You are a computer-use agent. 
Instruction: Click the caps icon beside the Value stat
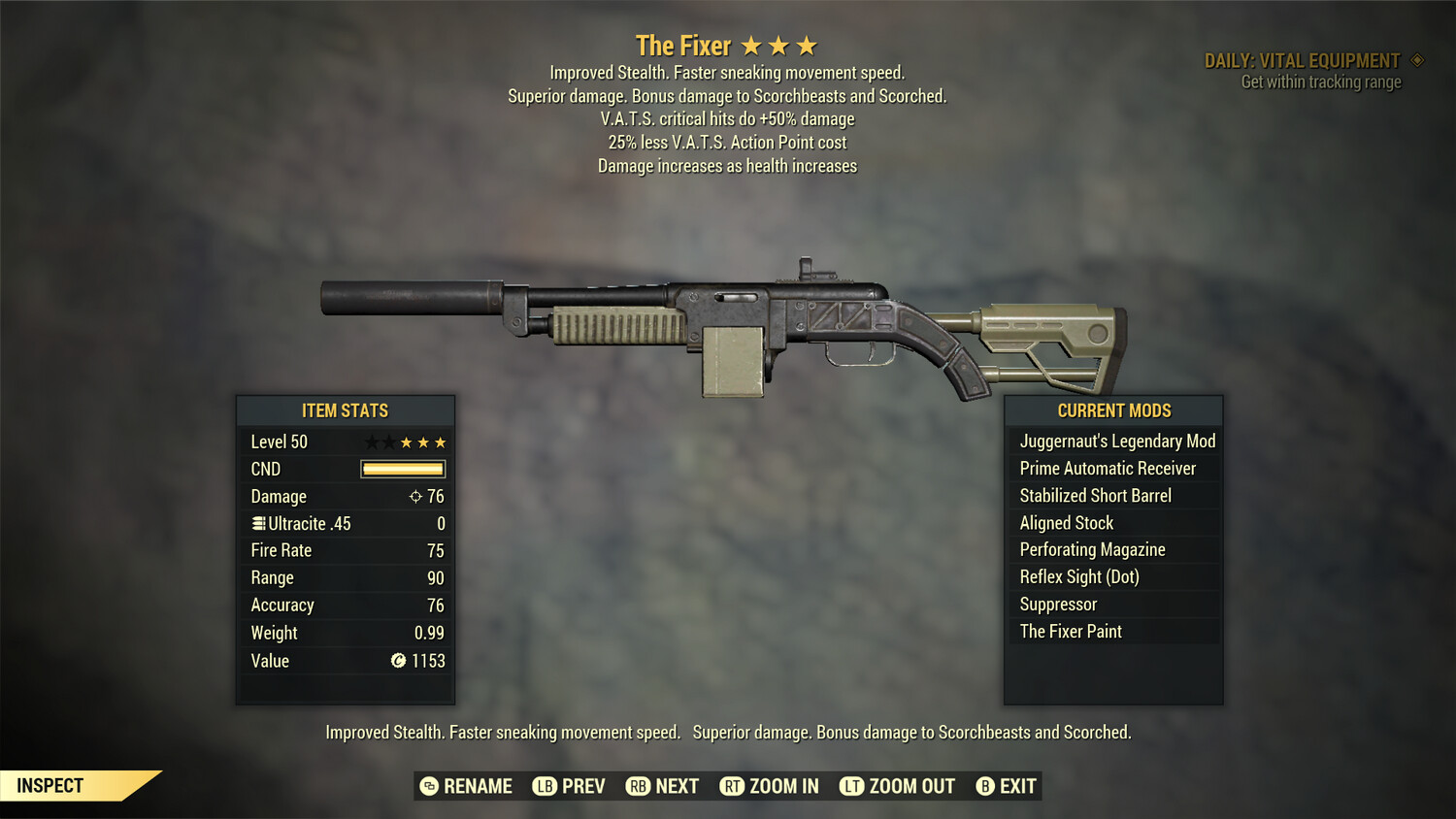click(x=397, y=661)
